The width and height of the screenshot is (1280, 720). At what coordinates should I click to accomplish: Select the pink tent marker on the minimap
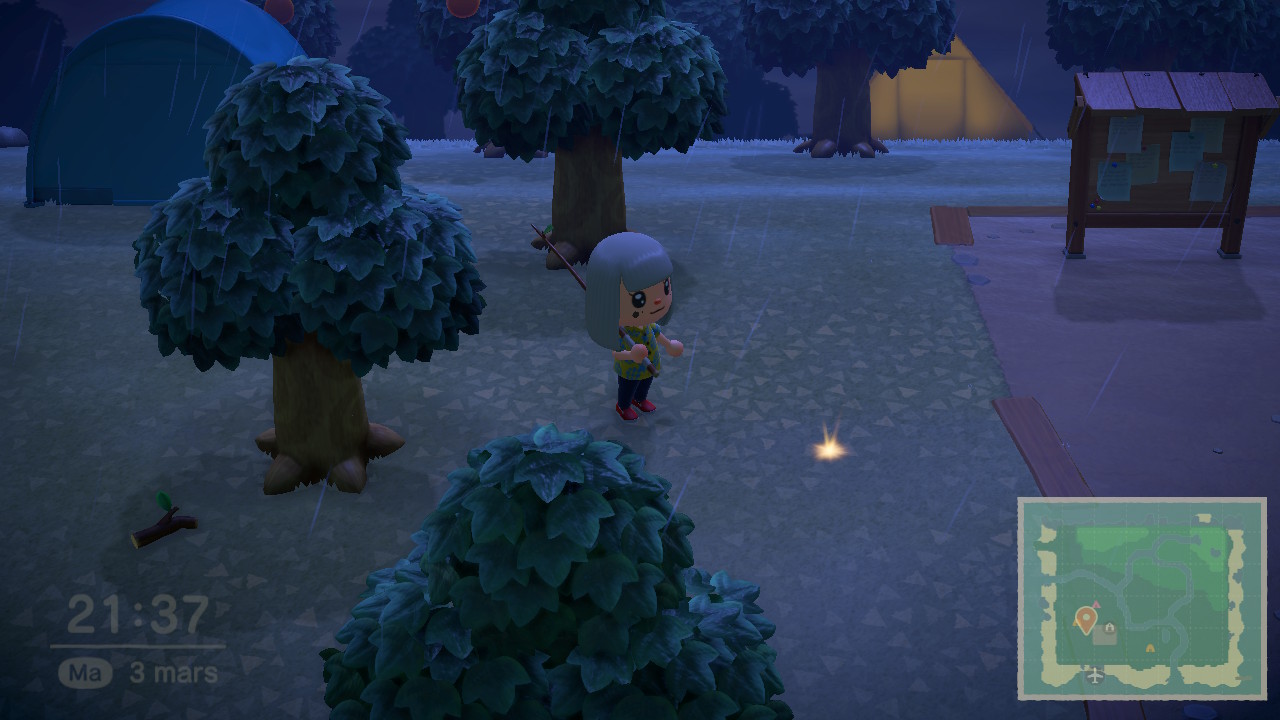1096,605
